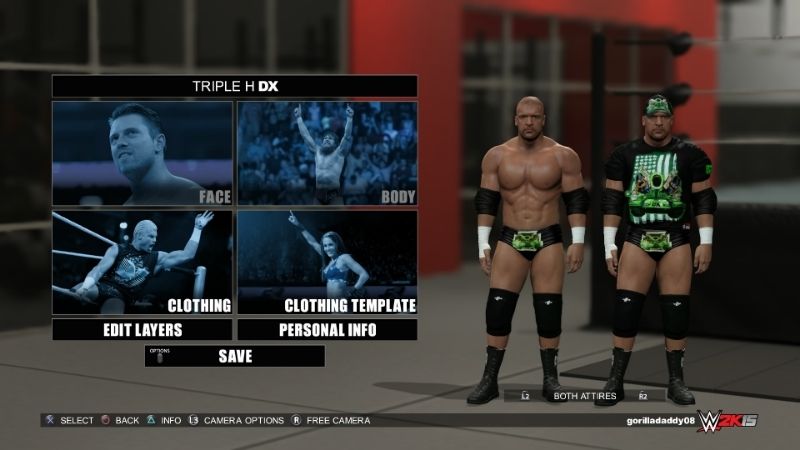Viewport: 800px width, 450px height.
Task: Save the Triple H DX superstar
Action: 235,356
